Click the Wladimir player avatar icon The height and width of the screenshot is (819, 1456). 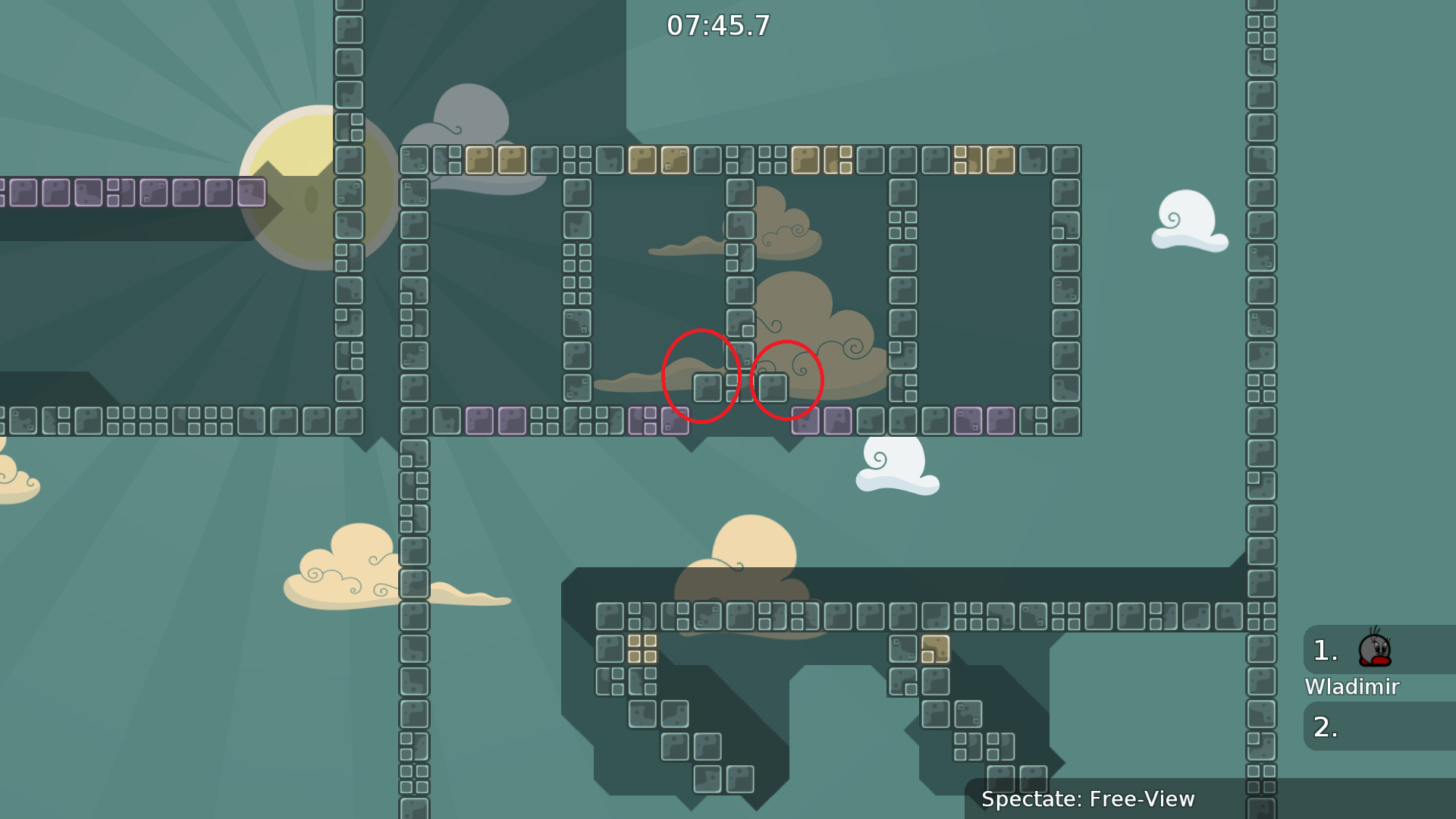1375,651
